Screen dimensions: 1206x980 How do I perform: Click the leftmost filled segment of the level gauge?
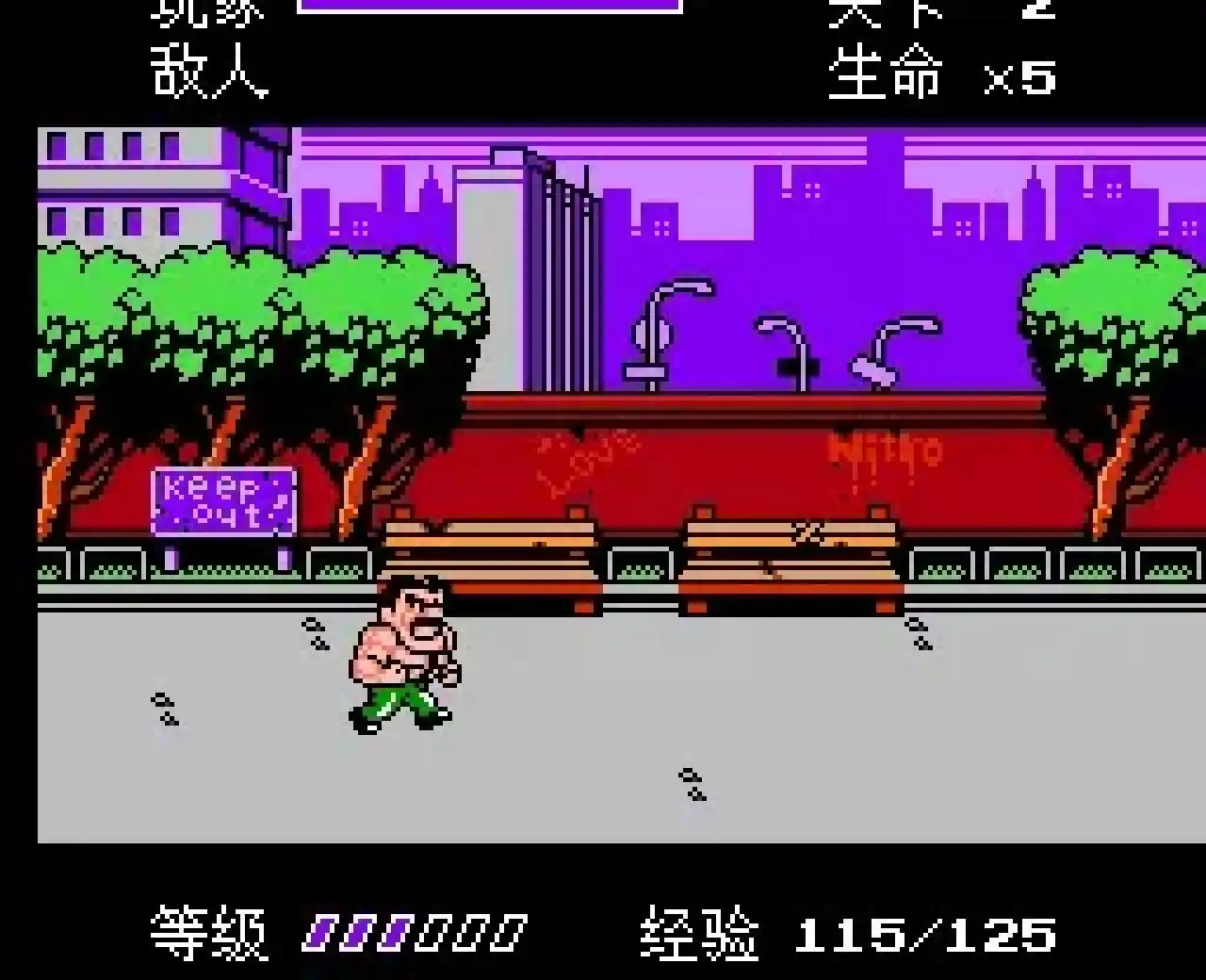(x=320, y=933)
